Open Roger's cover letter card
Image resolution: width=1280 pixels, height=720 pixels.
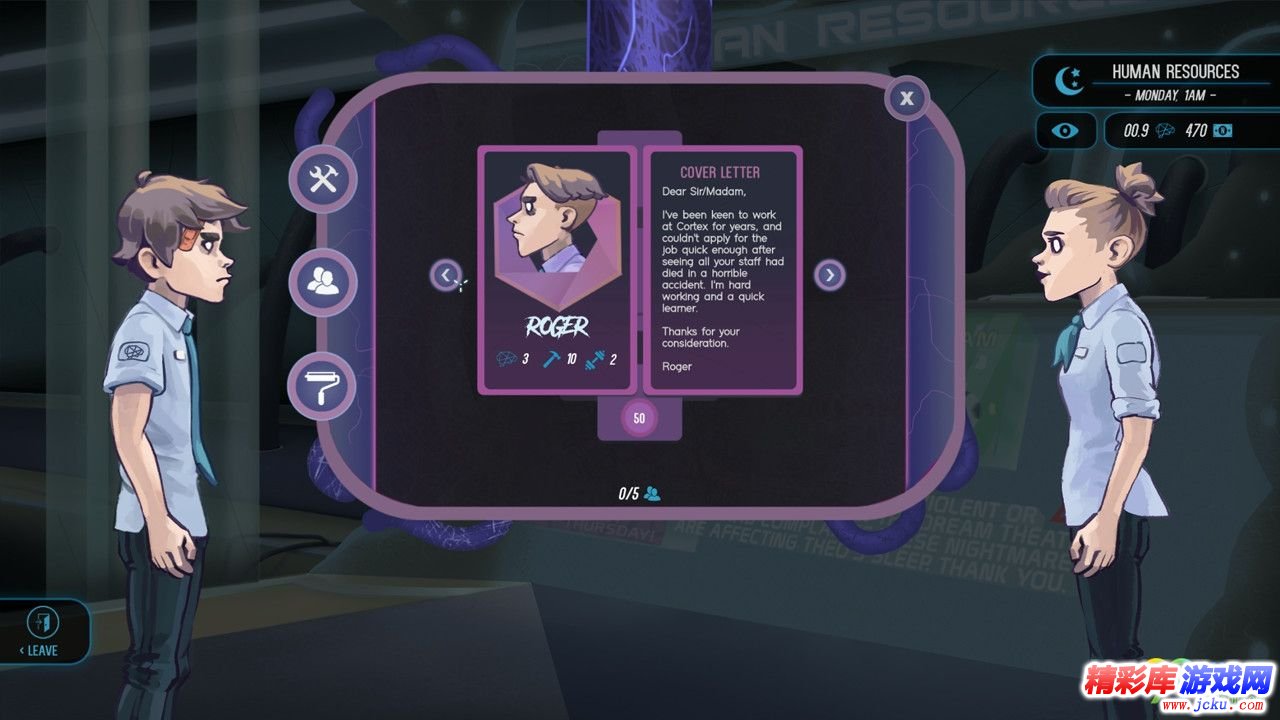[x=720, y=270]
